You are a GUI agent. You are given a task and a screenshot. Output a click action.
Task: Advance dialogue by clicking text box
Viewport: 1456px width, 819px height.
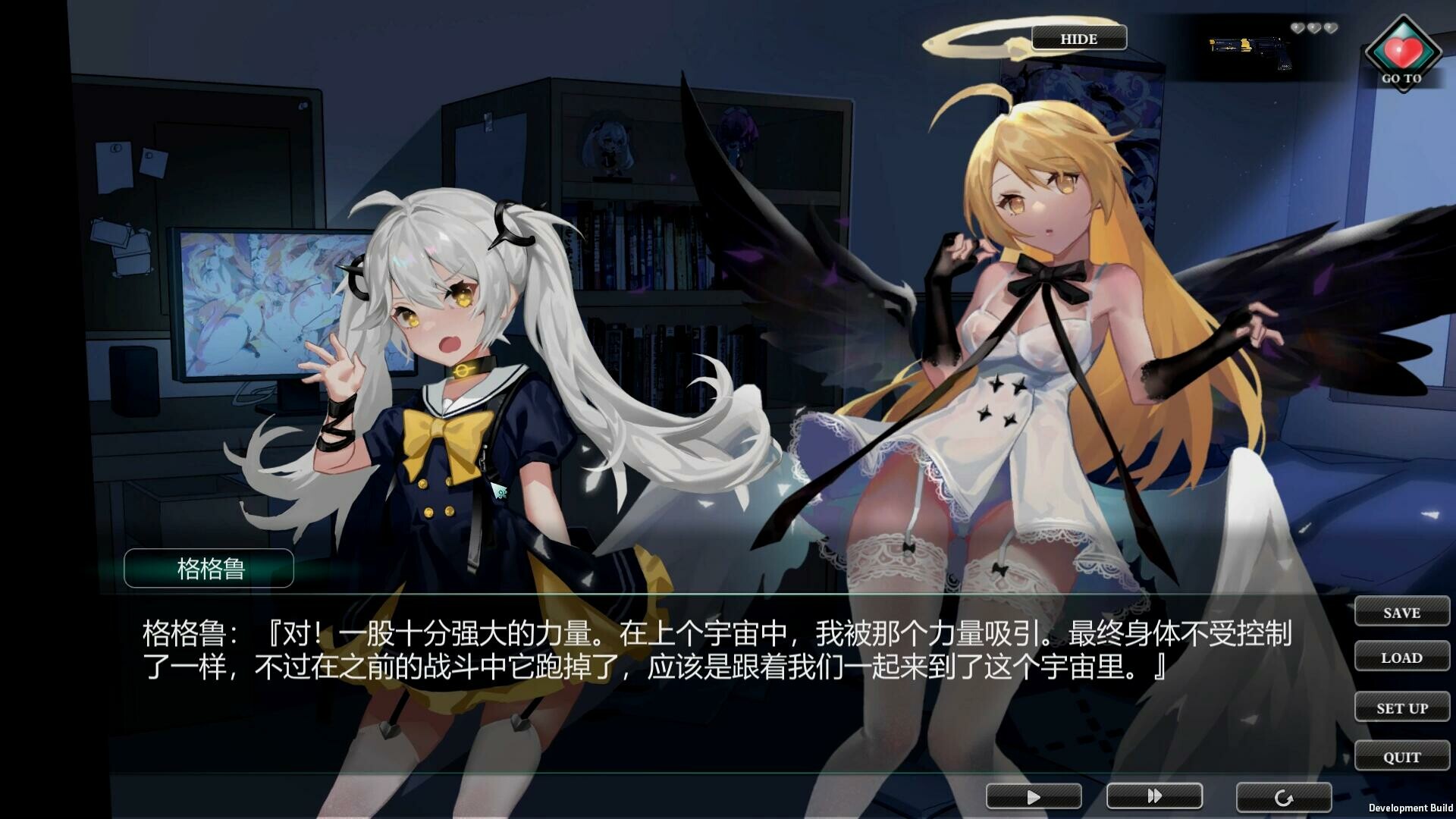click(x=682, y=667)
